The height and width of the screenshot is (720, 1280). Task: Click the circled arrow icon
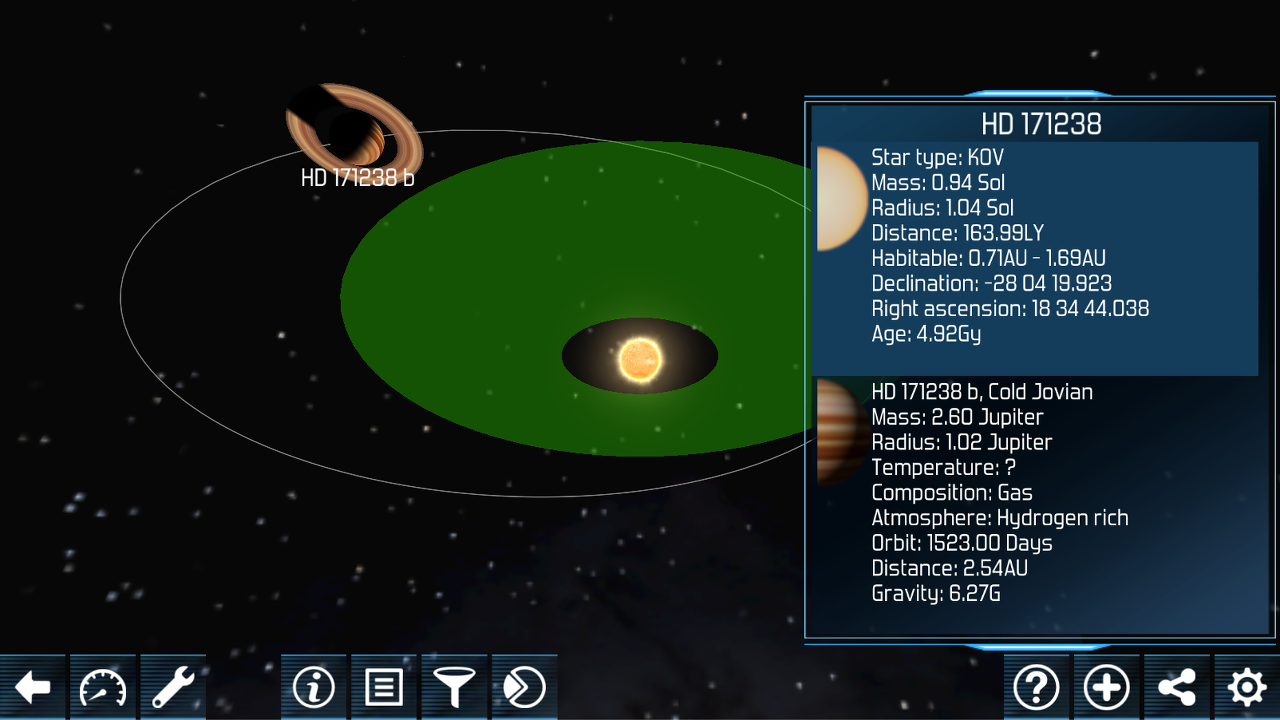[524, 688]
